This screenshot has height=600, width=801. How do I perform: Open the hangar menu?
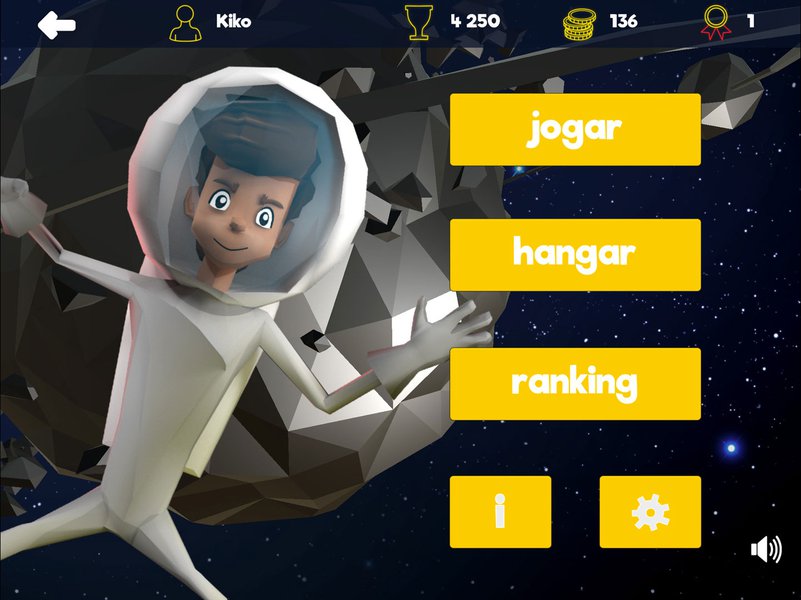coord(575,255)
